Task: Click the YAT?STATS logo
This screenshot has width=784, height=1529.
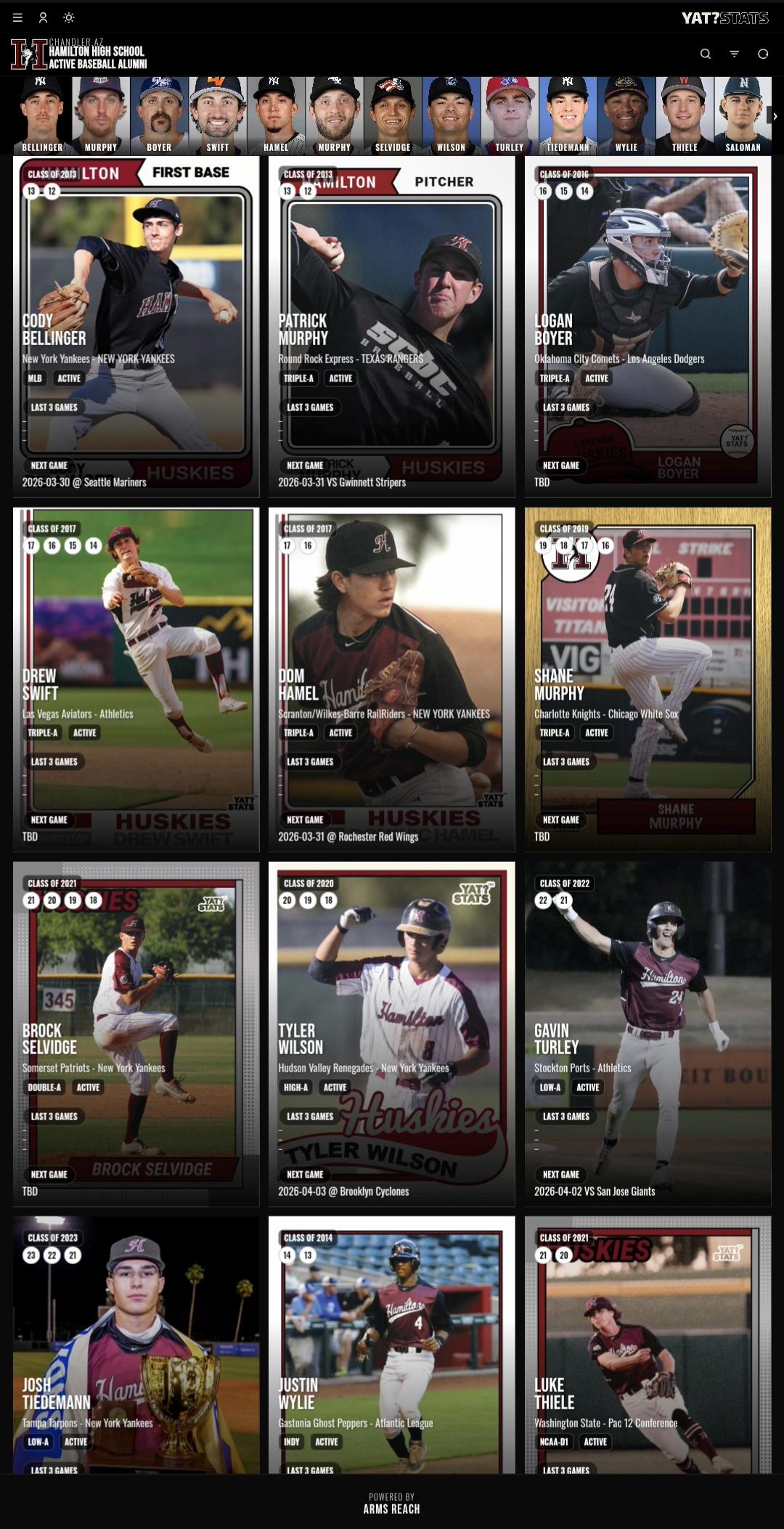Action: (x=724, y=18)
